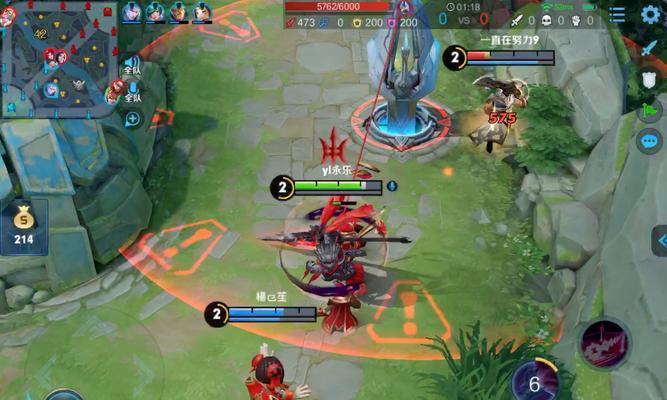Viewport: 667px width, 400px height.
Task: Send the shield retreat signal
Action: [x=650, y=81]
